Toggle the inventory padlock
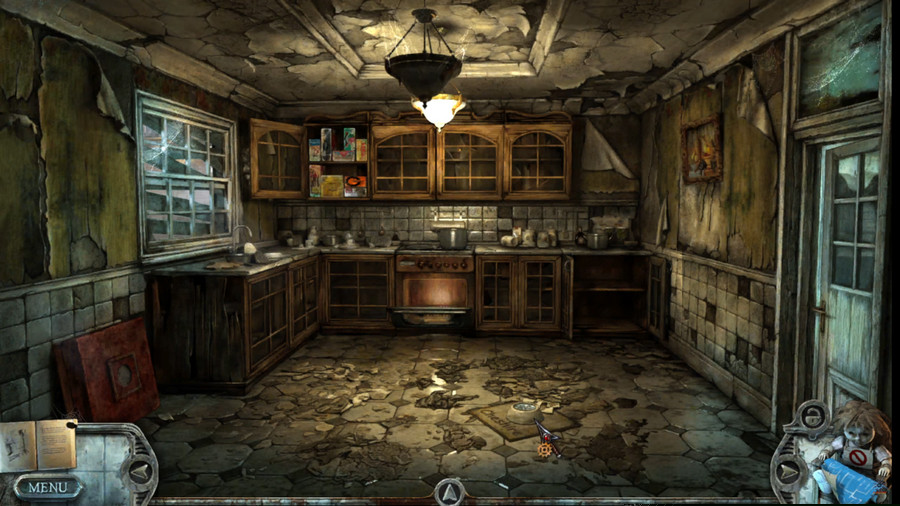 (813, 417)
